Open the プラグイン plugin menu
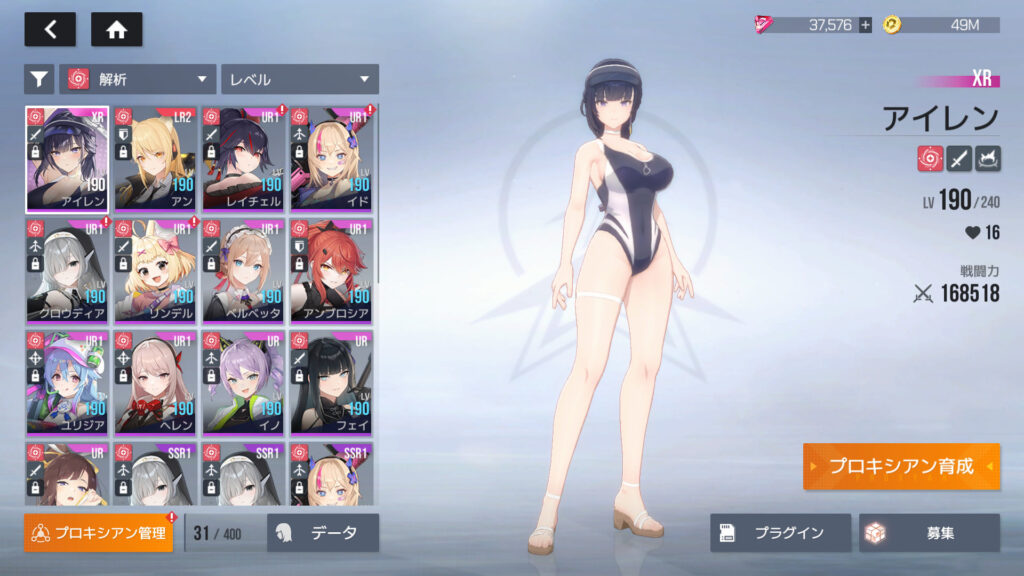The image size is (1024, 576). click(x=781, y=533)
